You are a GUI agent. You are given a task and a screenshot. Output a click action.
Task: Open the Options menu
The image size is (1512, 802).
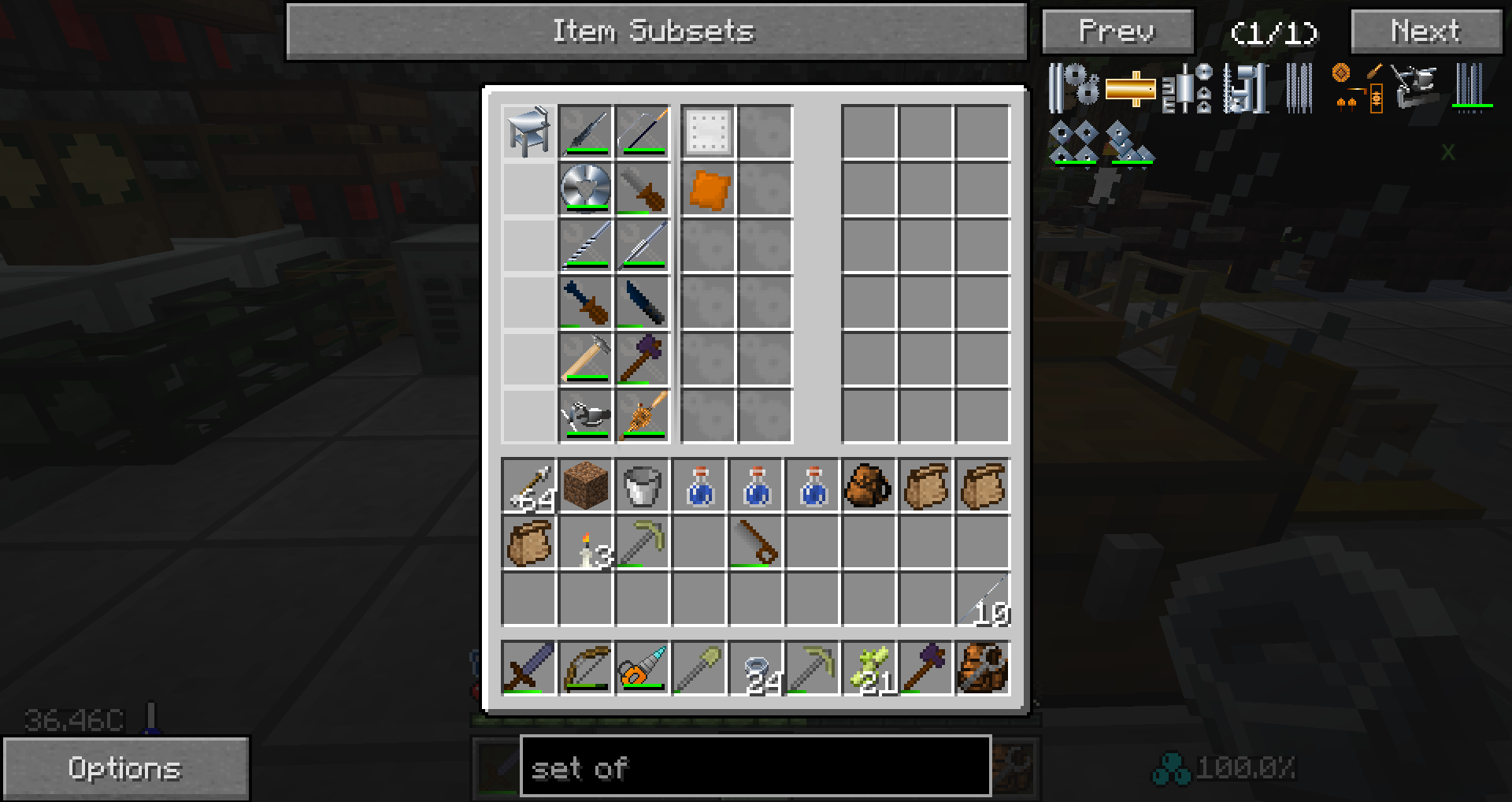pyautogui.click(x=126, y=768)
